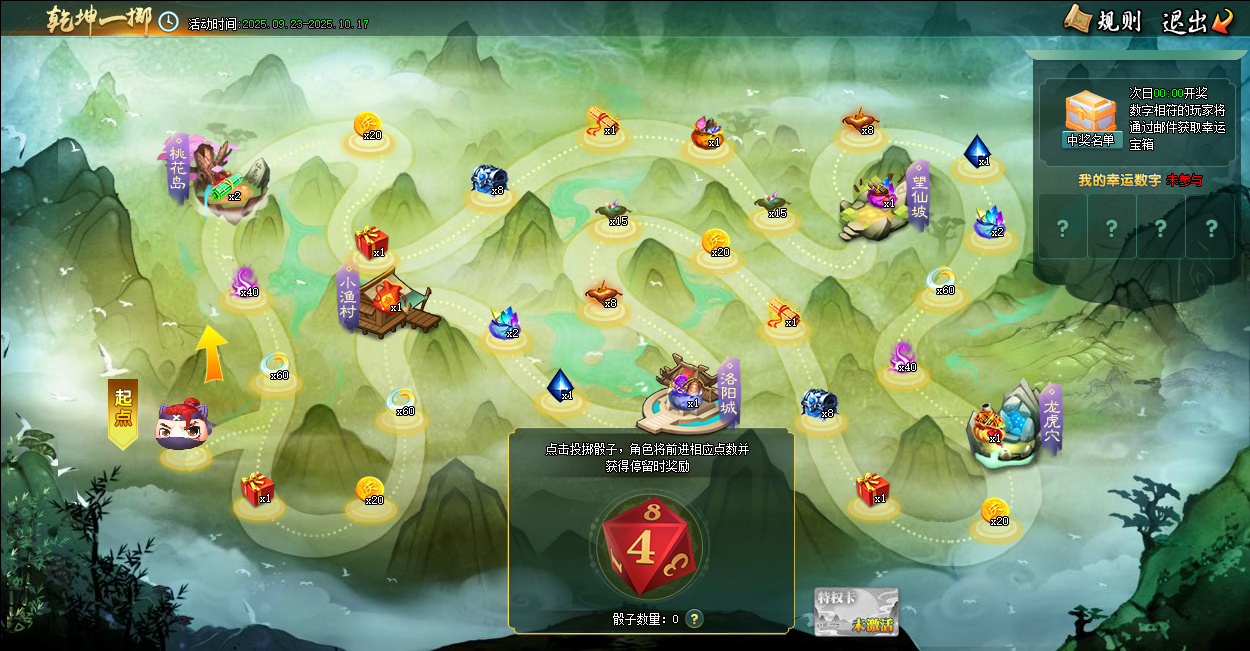The image size is (1250, 651).
Task: Roll the red dice
Action: (x=648, y=546)
